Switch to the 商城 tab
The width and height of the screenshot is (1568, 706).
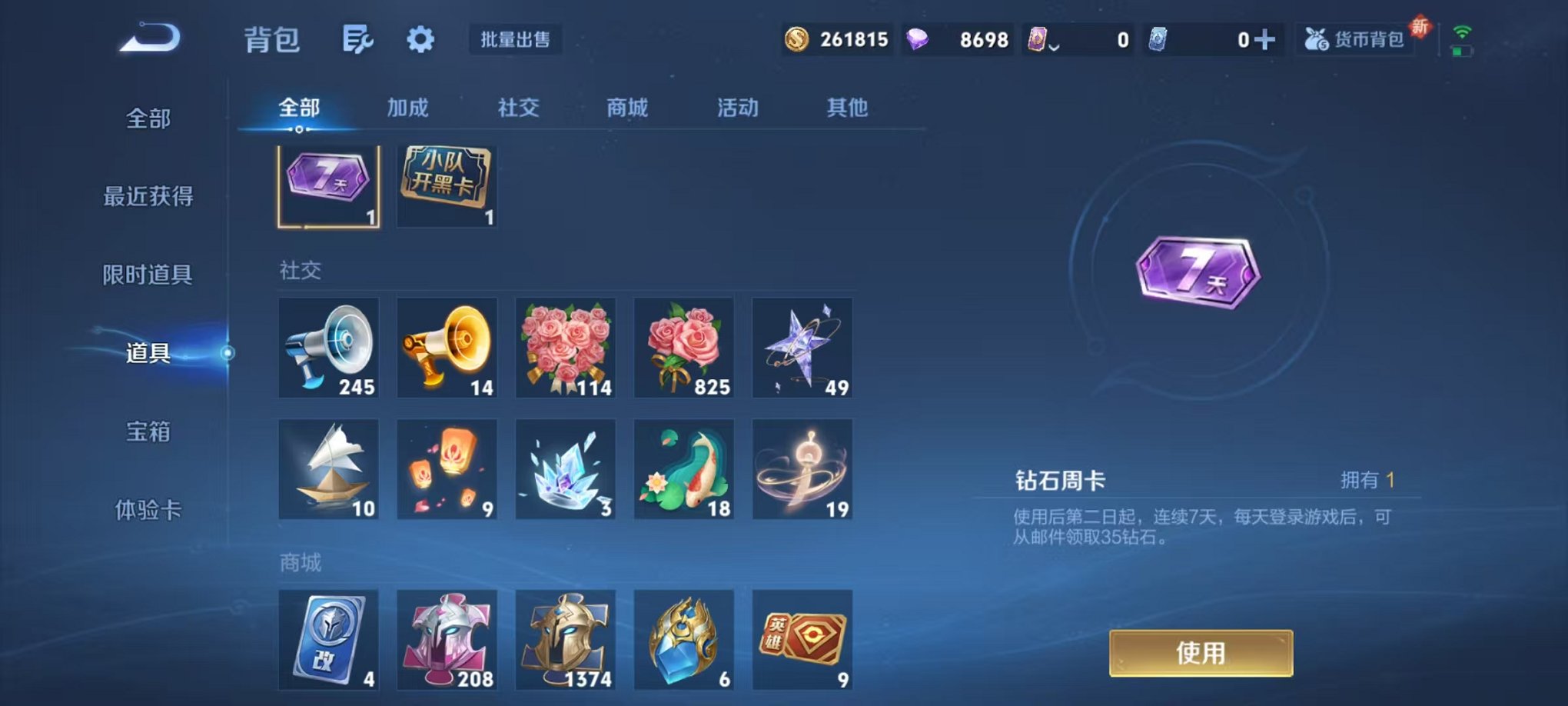pos(626,108)
